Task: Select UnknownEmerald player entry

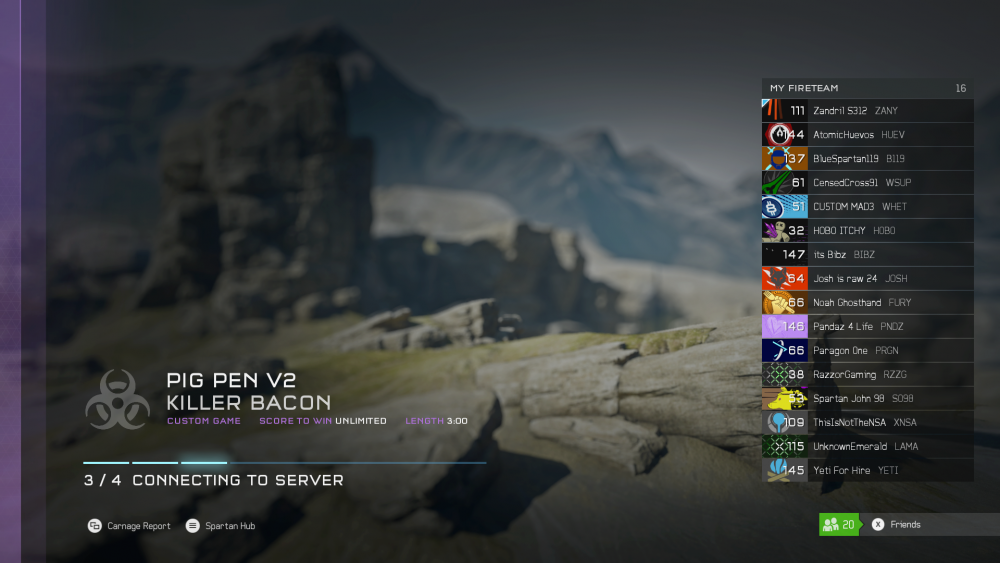Action: pyautogui.click(x=866, y=447)
